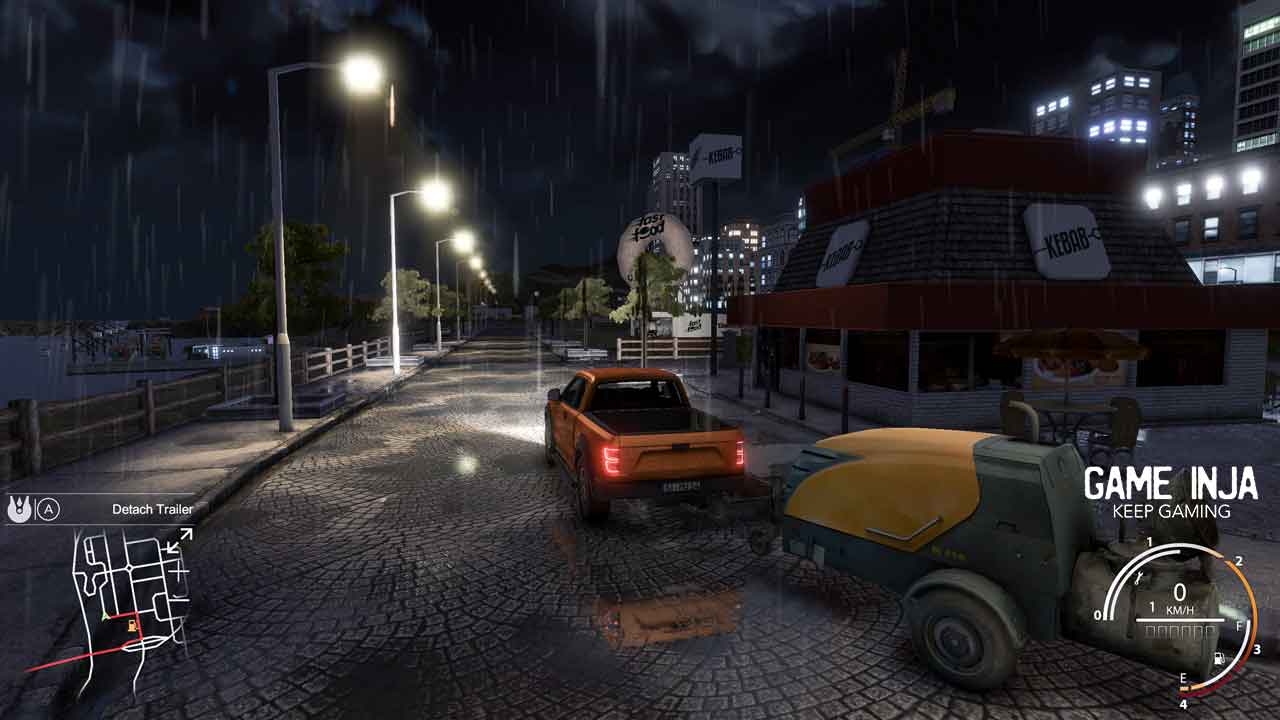Zoom out the minimap with the minus button
The image size is (1280, 720).
(x=179, y=600)
